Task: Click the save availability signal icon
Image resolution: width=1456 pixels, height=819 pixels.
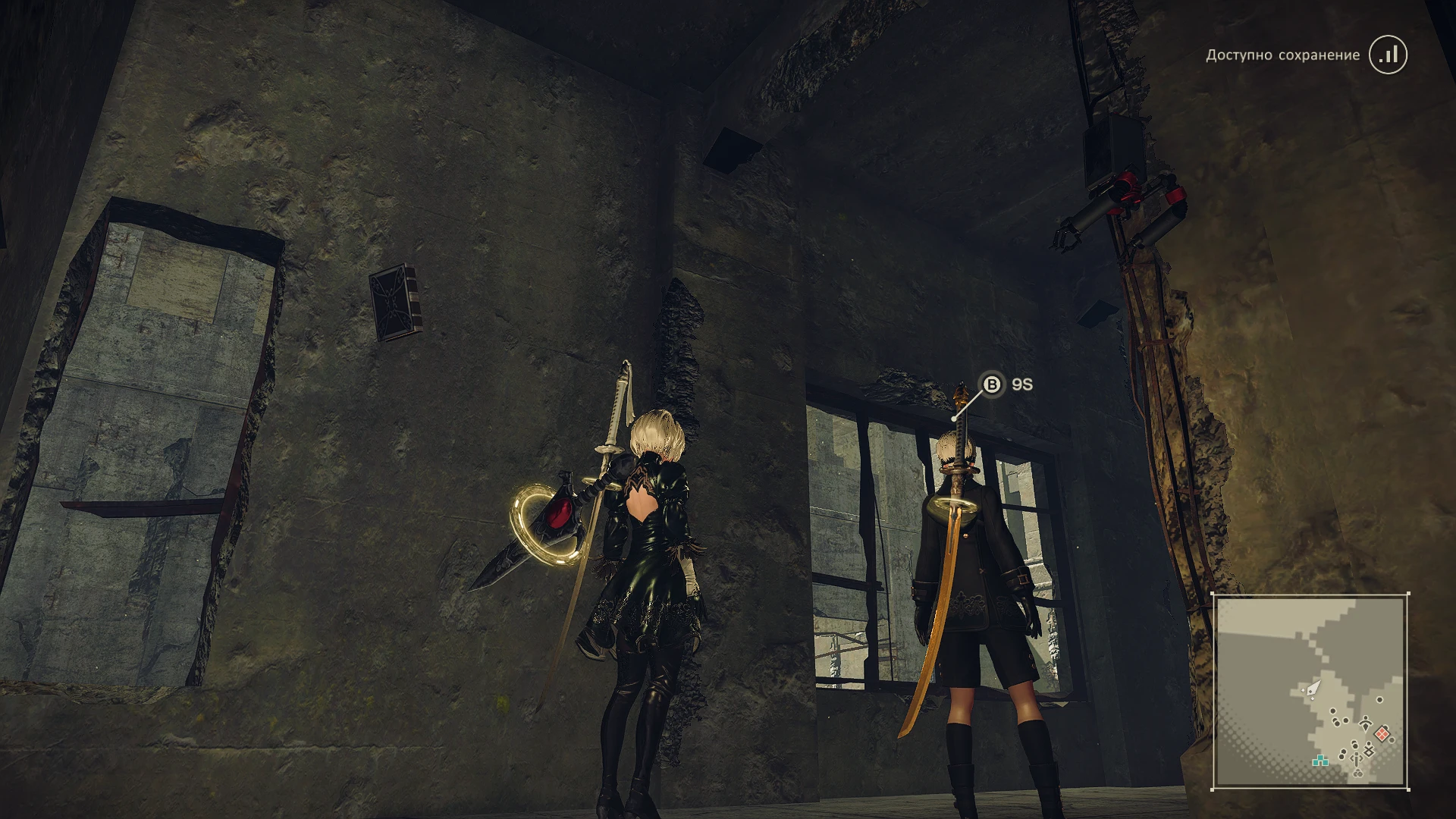Action: [x=1389, y=55]
